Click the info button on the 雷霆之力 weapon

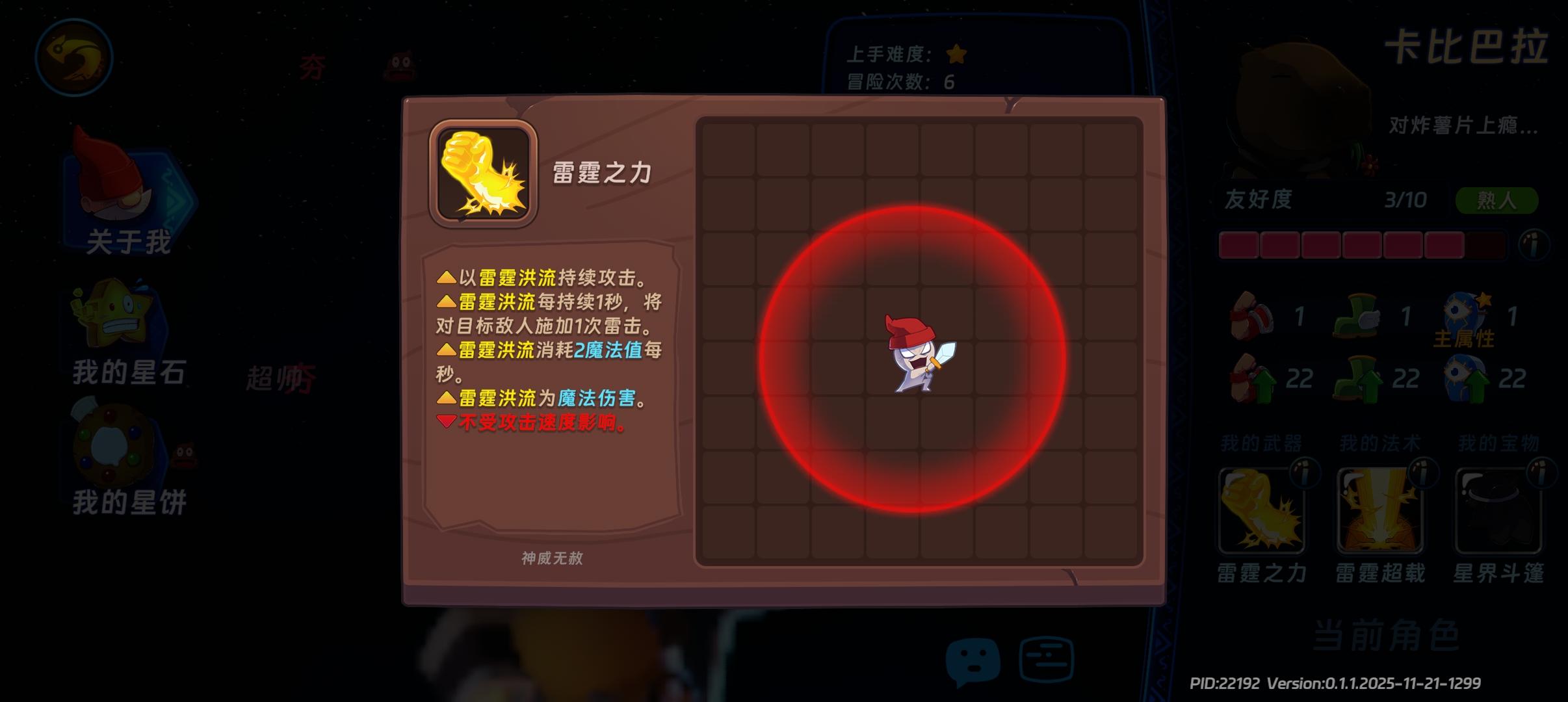(1307, 473)
